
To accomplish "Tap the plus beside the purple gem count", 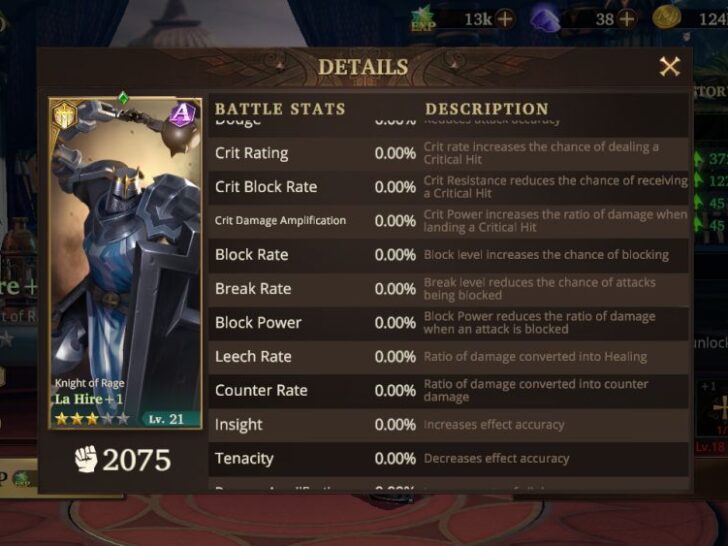I will pos(626,18).
